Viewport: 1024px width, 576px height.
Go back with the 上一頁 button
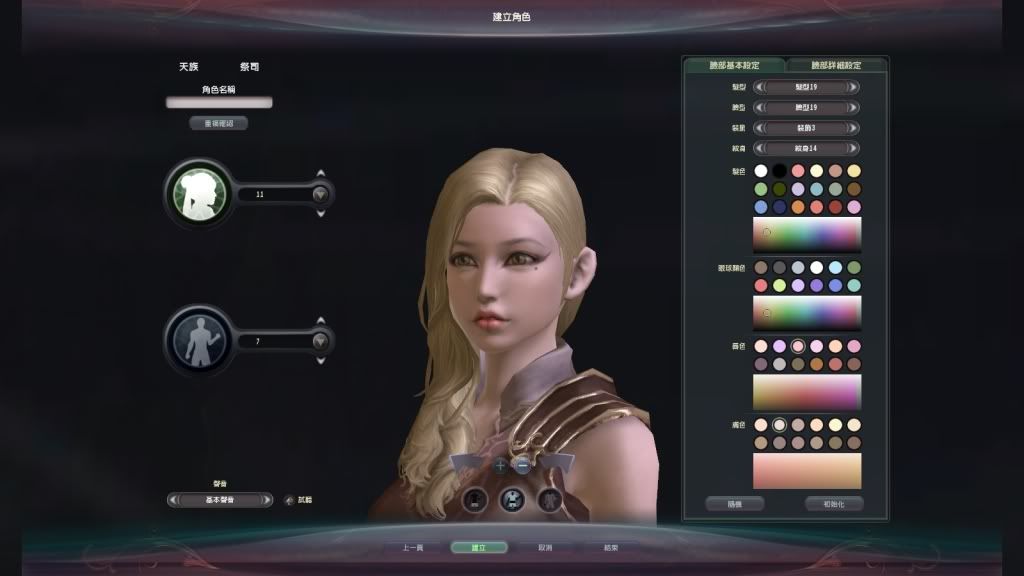tap(413, 548)
